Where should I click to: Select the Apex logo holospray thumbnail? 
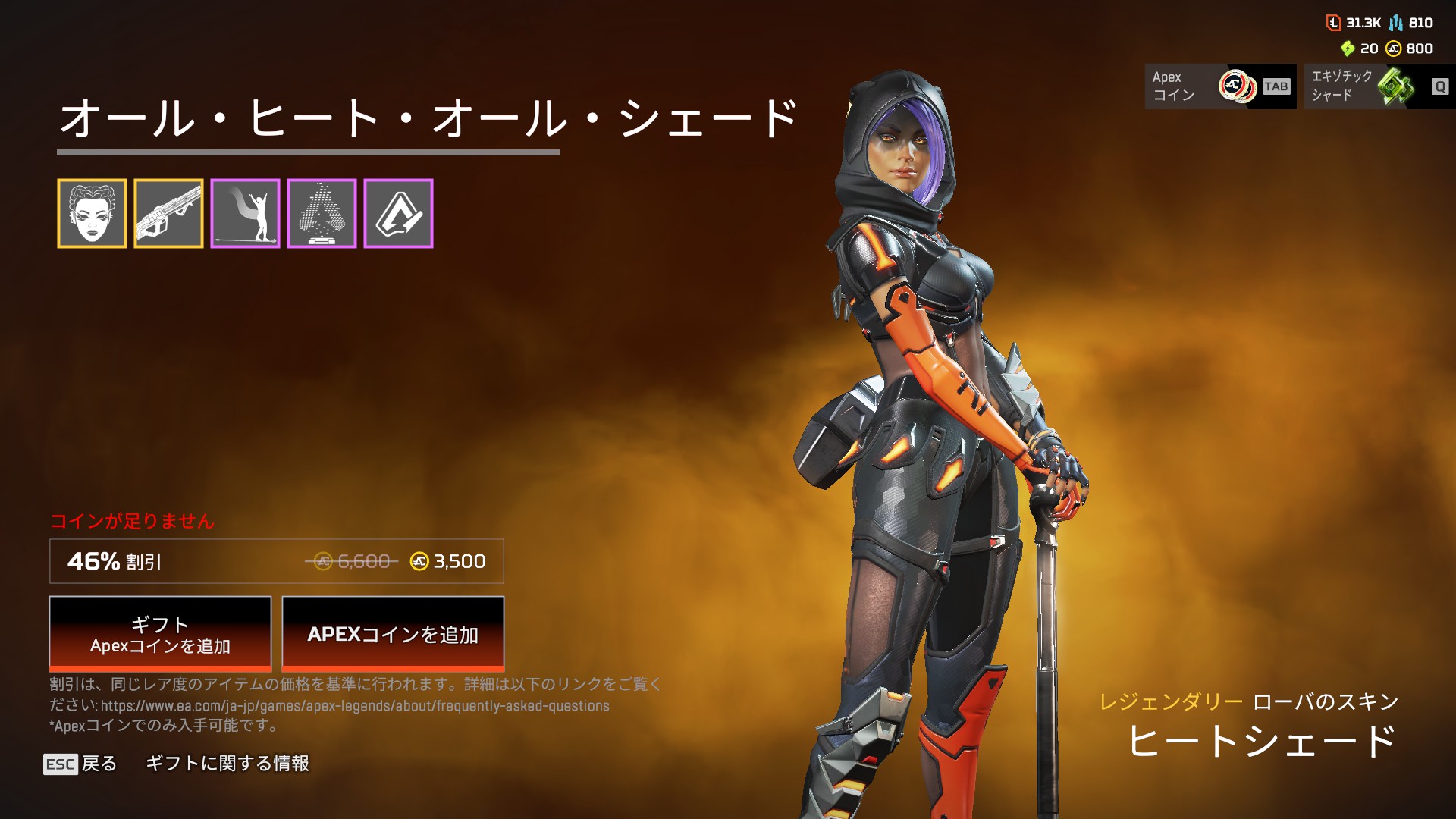tap(322, 214)
